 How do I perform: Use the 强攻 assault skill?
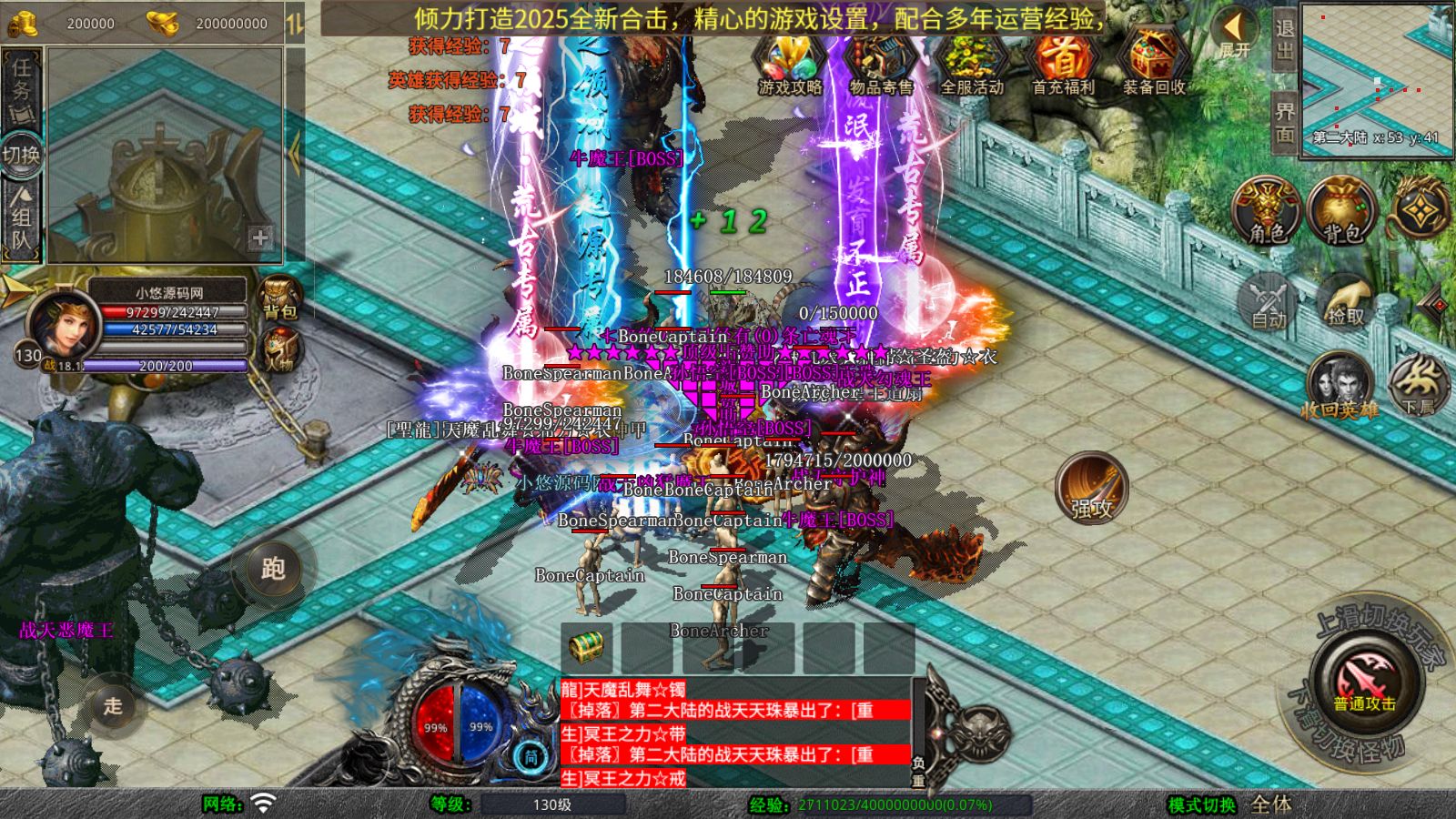coord(1091,489)
